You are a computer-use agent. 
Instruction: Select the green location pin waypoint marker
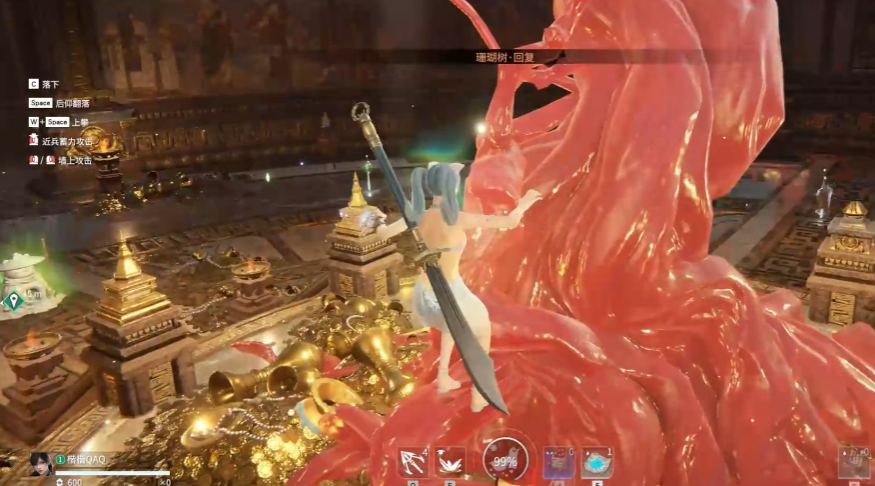click(13, 300)
